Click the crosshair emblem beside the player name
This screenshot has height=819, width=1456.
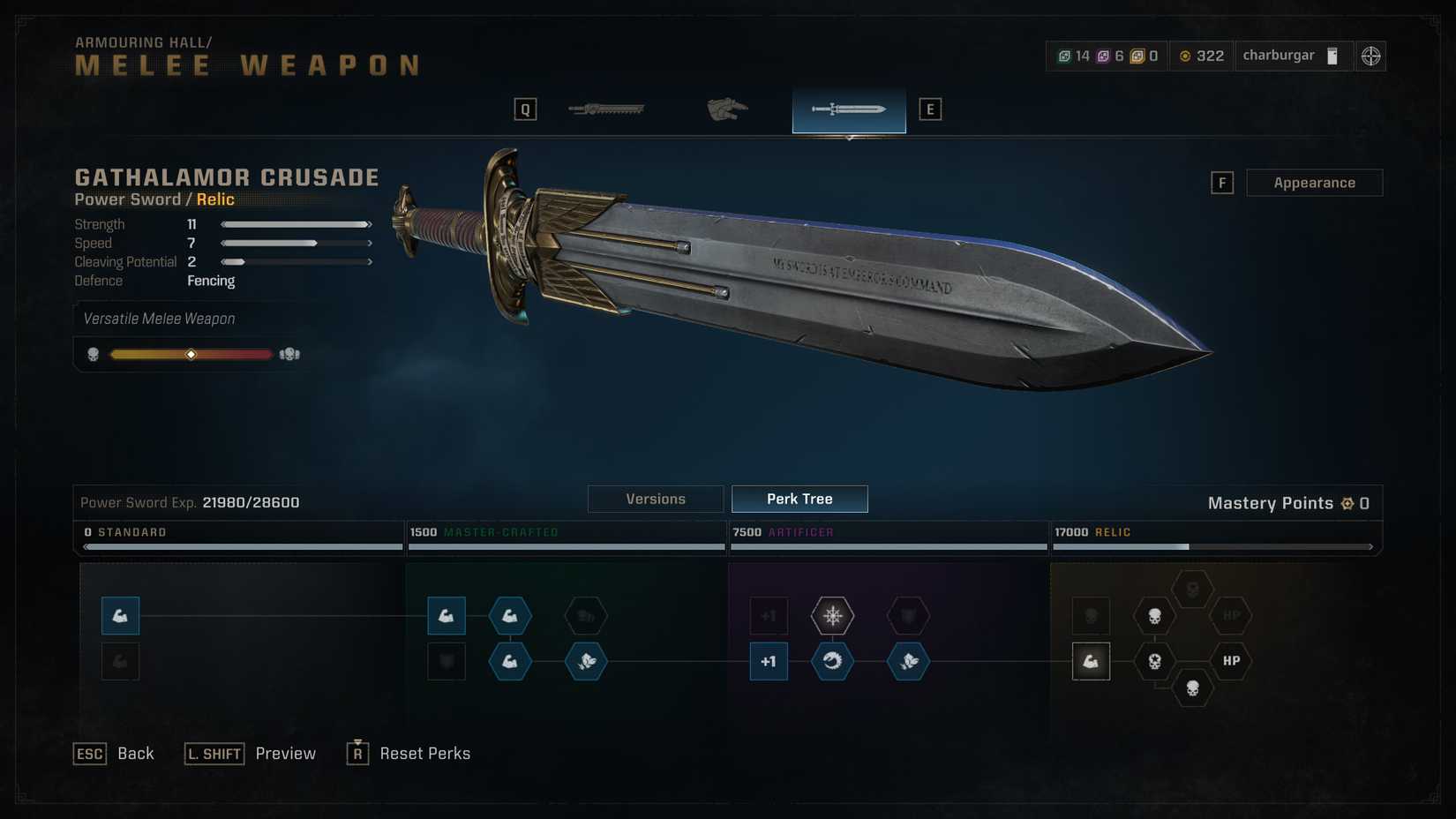[1370, 56]
